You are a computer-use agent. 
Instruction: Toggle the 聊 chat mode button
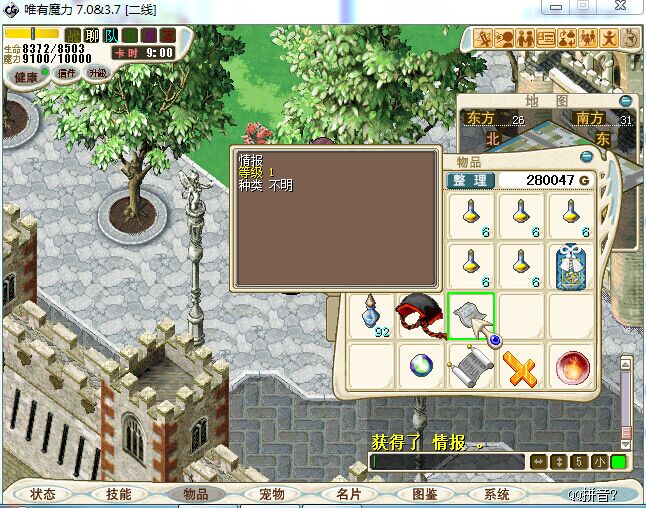[91, 36]
